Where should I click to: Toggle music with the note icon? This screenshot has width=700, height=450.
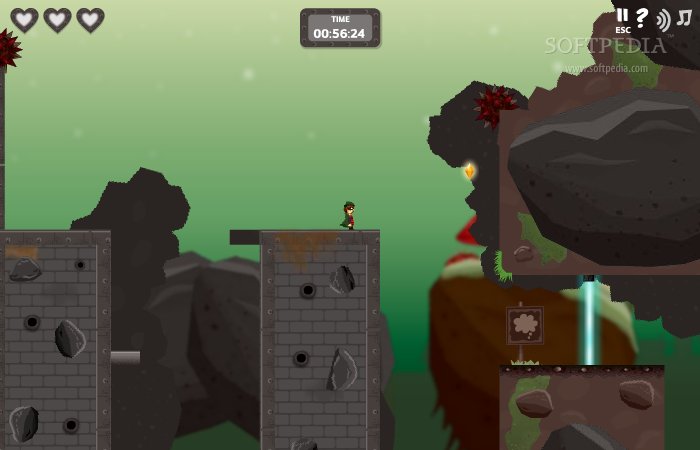pos(684,18)
